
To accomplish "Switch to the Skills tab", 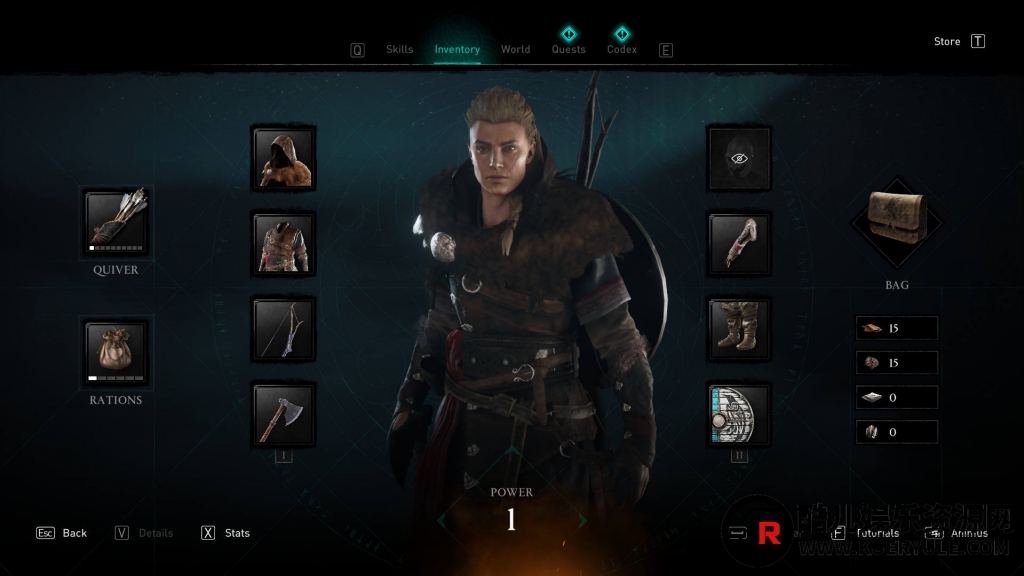I will point(399,49).
